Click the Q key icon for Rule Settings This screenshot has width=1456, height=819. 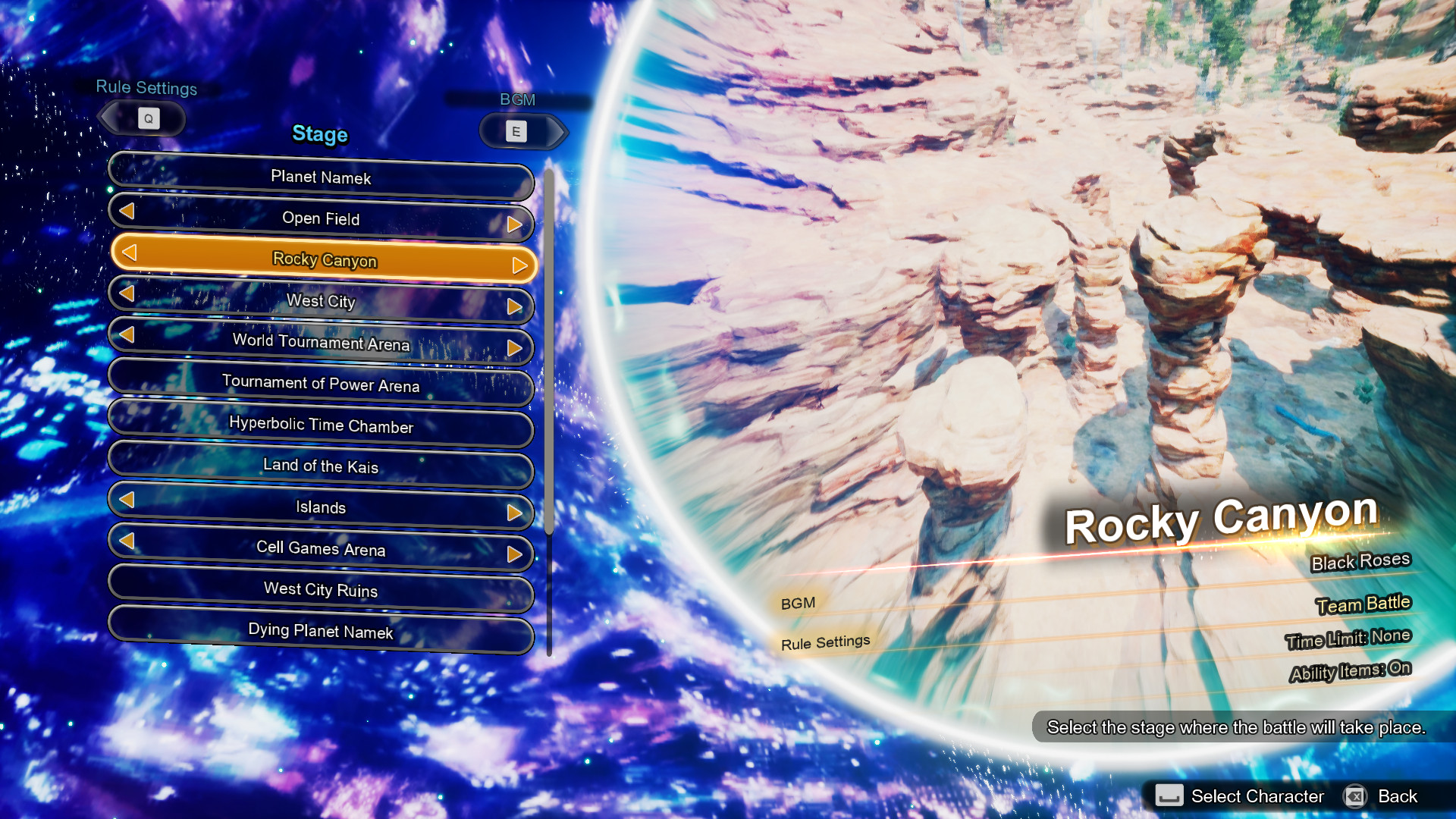coord(149,118)
